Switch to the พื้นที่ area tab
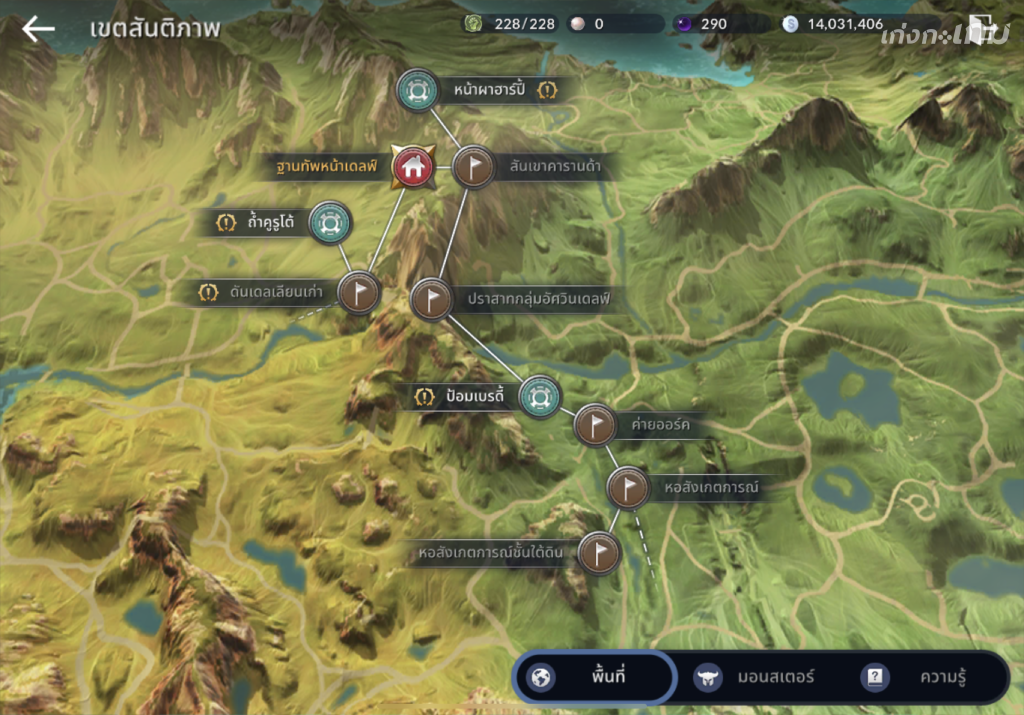This screenshot has width=1024, height=715. 595,677
